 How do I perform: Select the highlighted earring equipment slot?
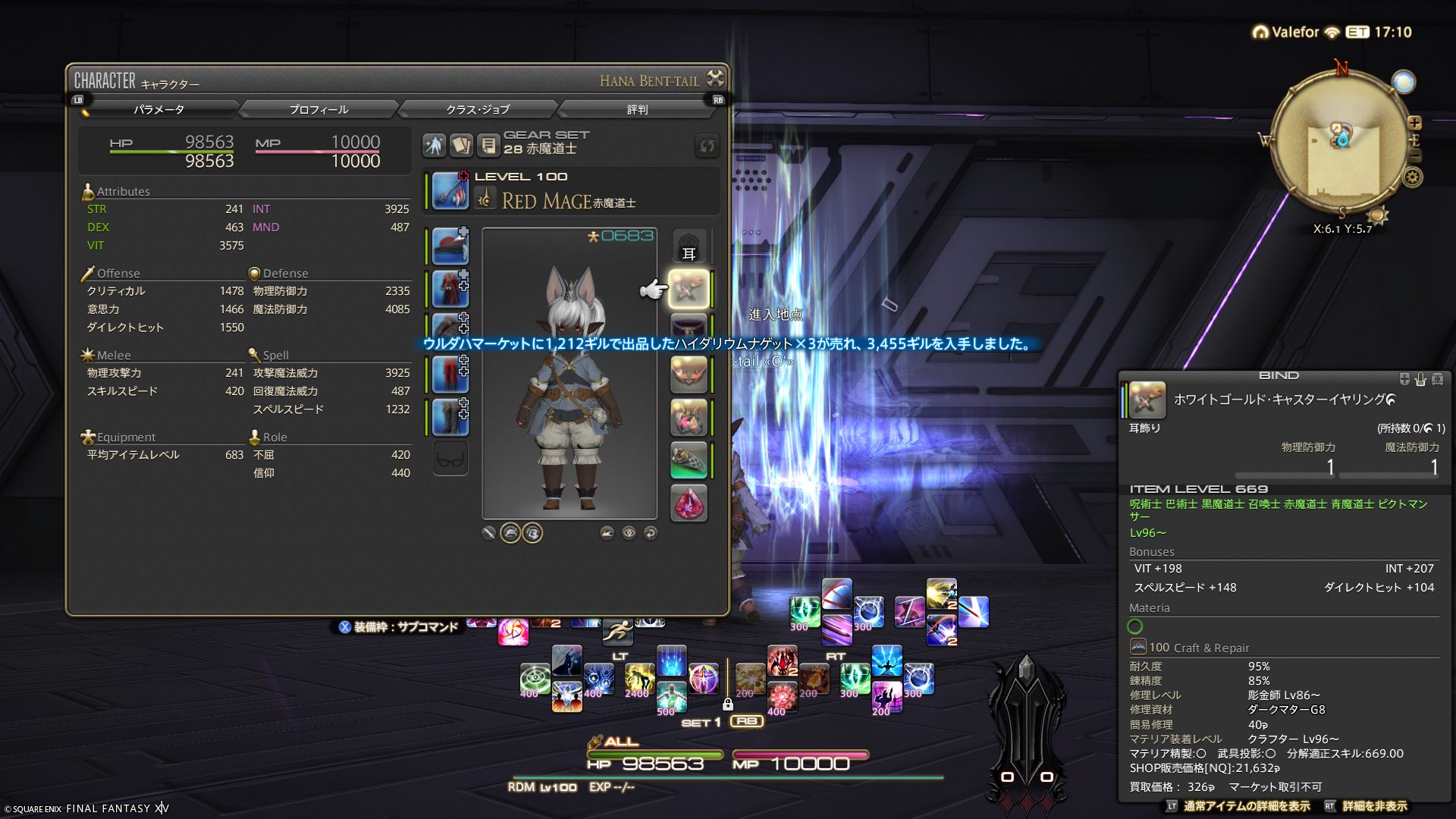[x=689, y=289]
